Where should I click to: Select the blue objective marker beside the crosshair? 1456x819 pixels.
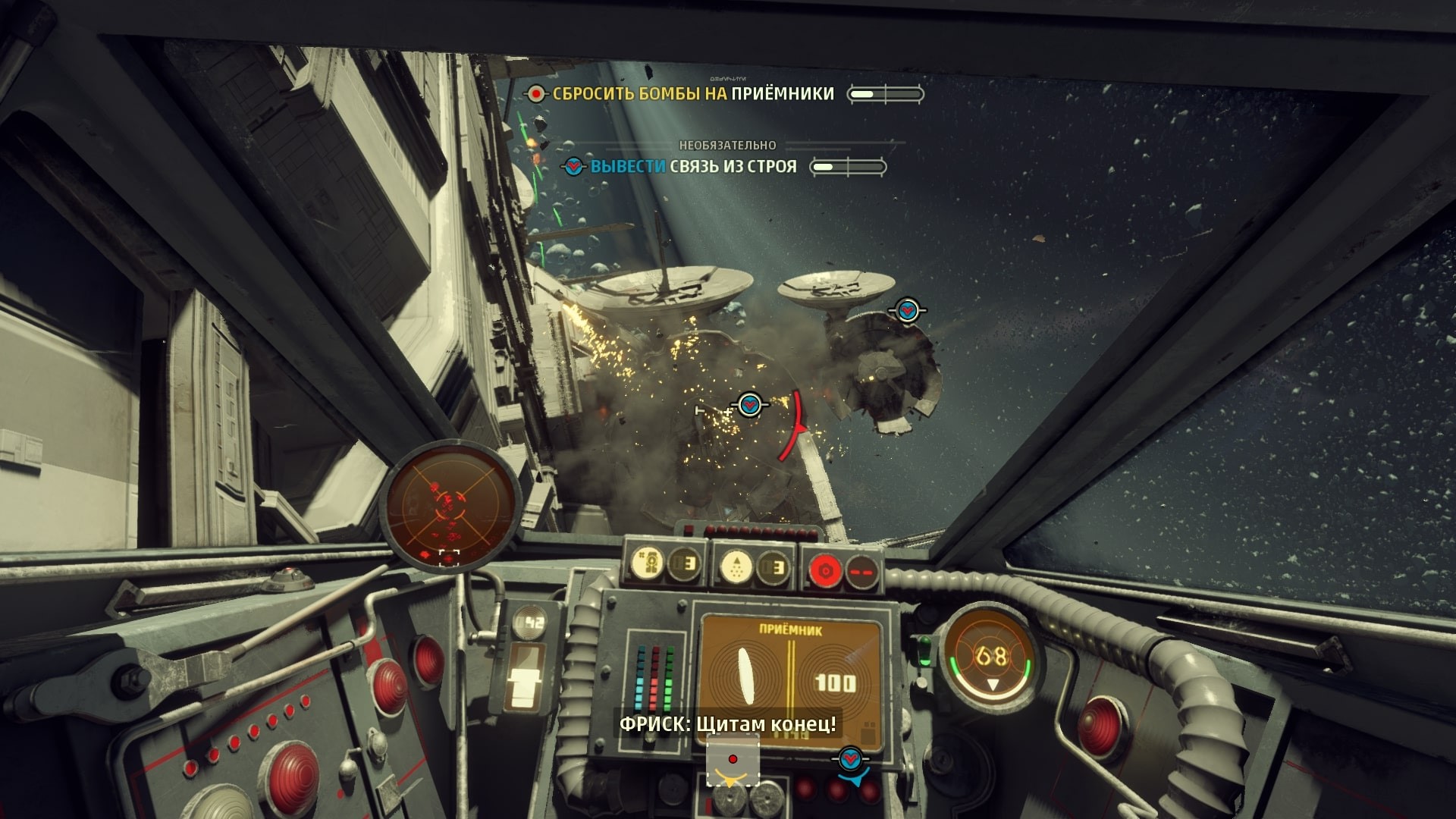tap(749, 404)
